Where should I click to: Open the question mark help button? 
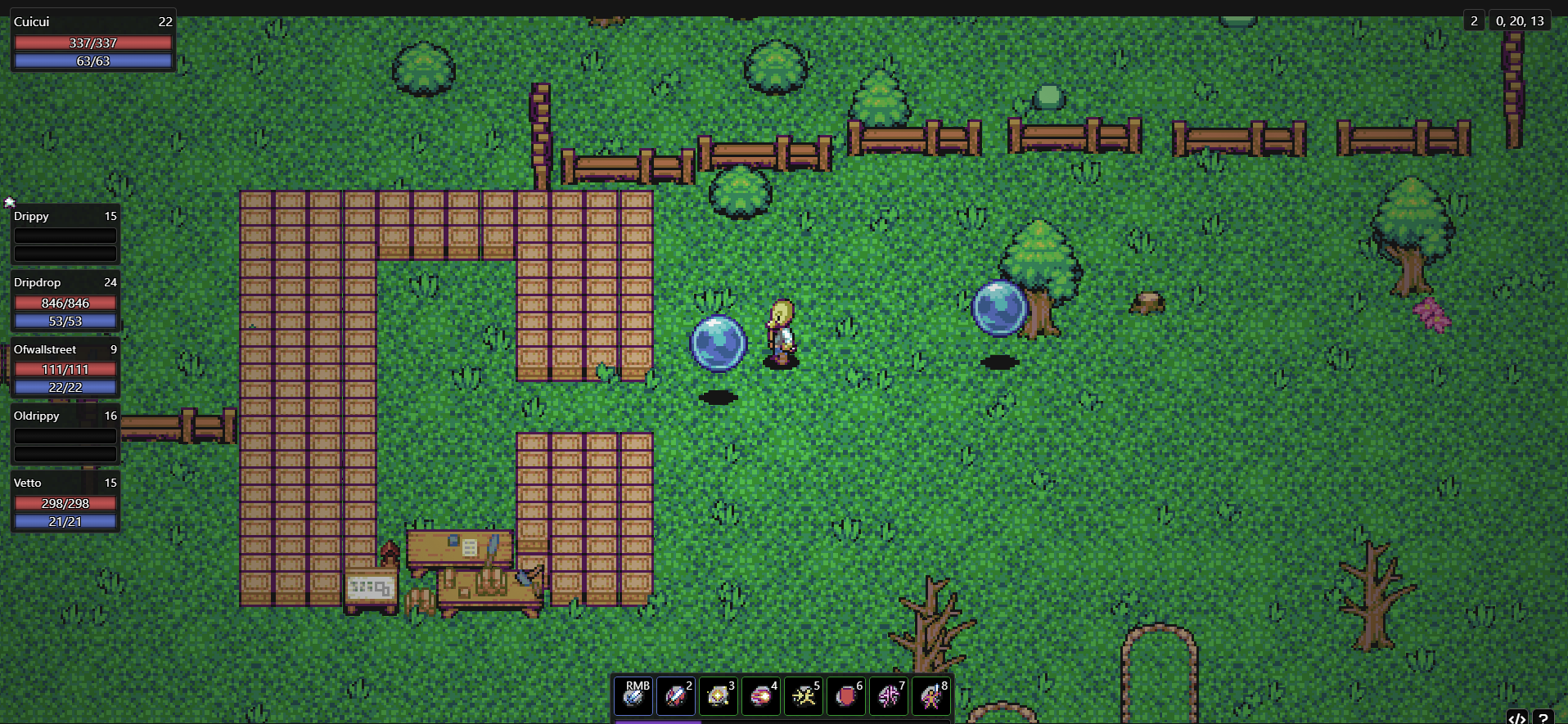pos(1543,717)
